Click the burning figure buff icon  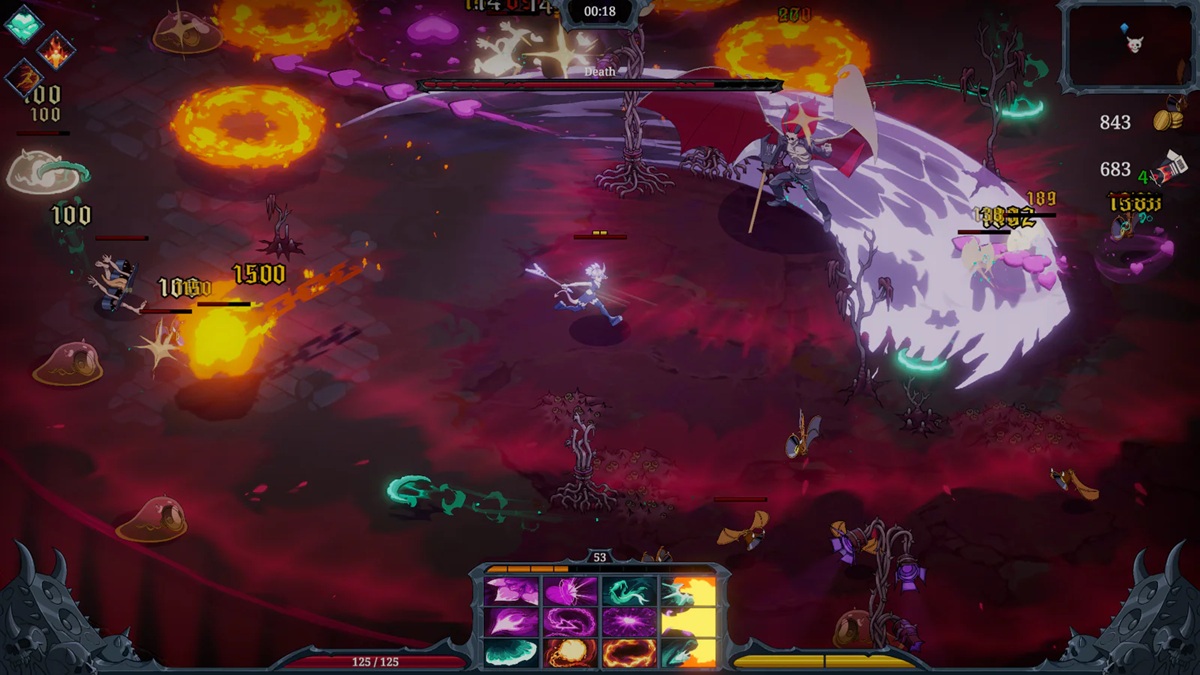pyautogui.click(x=56, y=50)
